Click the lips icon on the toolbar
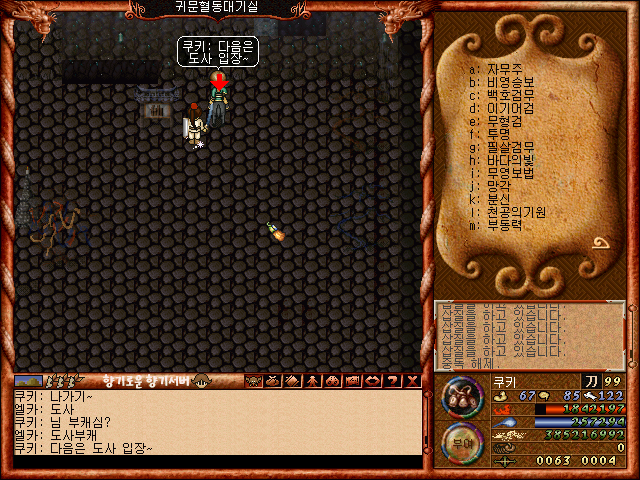Screen dimensions: 640x480 pyautogui.click(x=371, y=381)
